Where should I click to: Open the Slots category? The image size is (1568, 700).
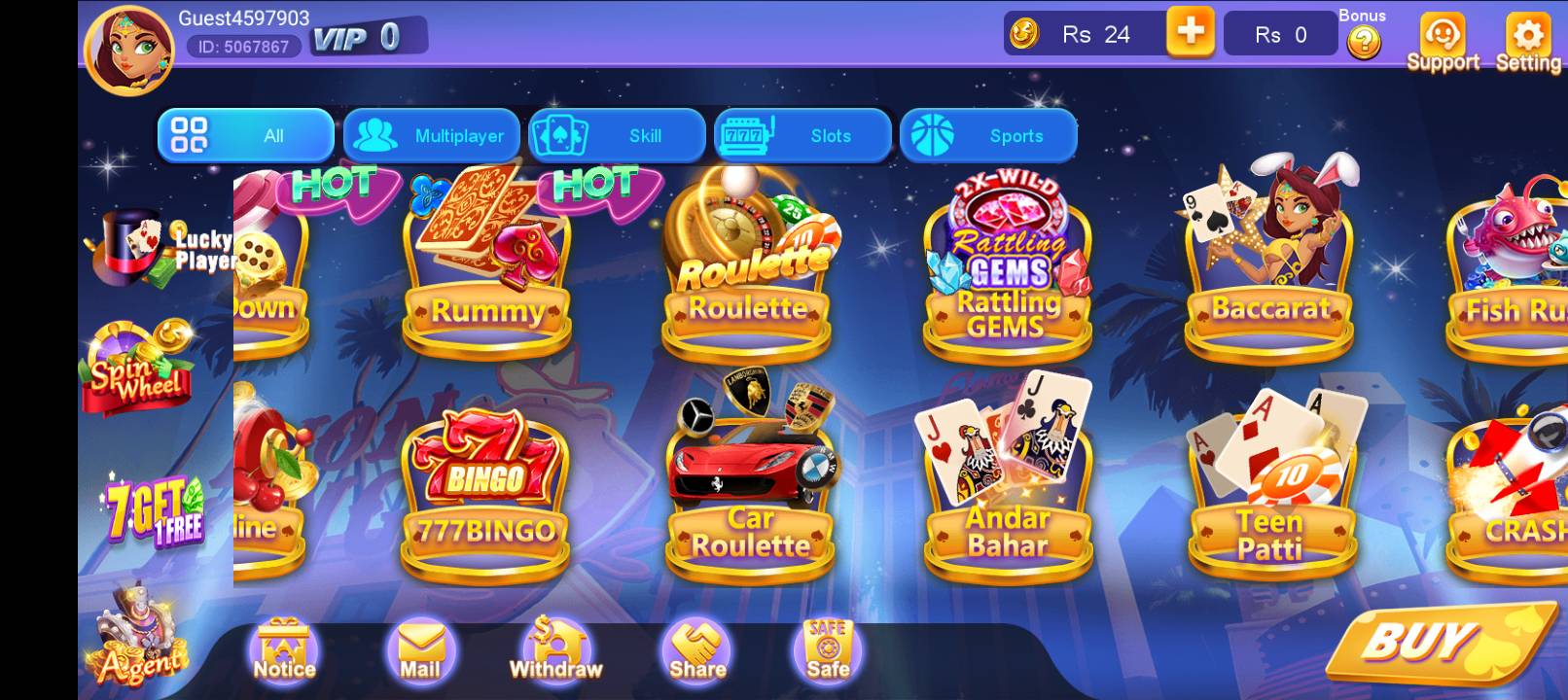pyautogui.click(x=804, y=135)
